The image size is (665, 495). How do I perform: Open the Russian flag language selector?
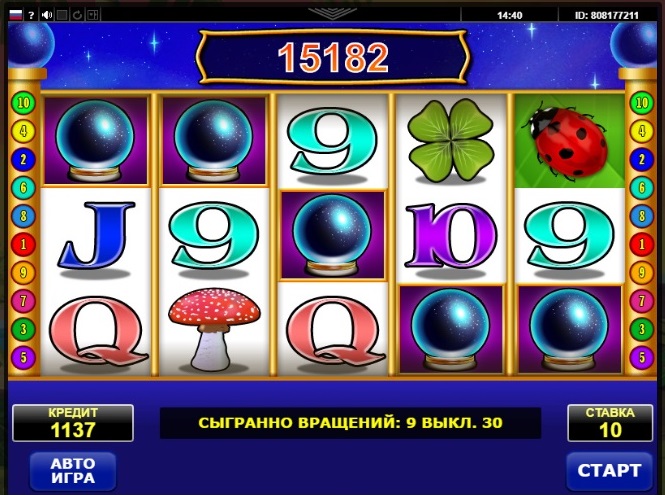[x=14, y=15]
